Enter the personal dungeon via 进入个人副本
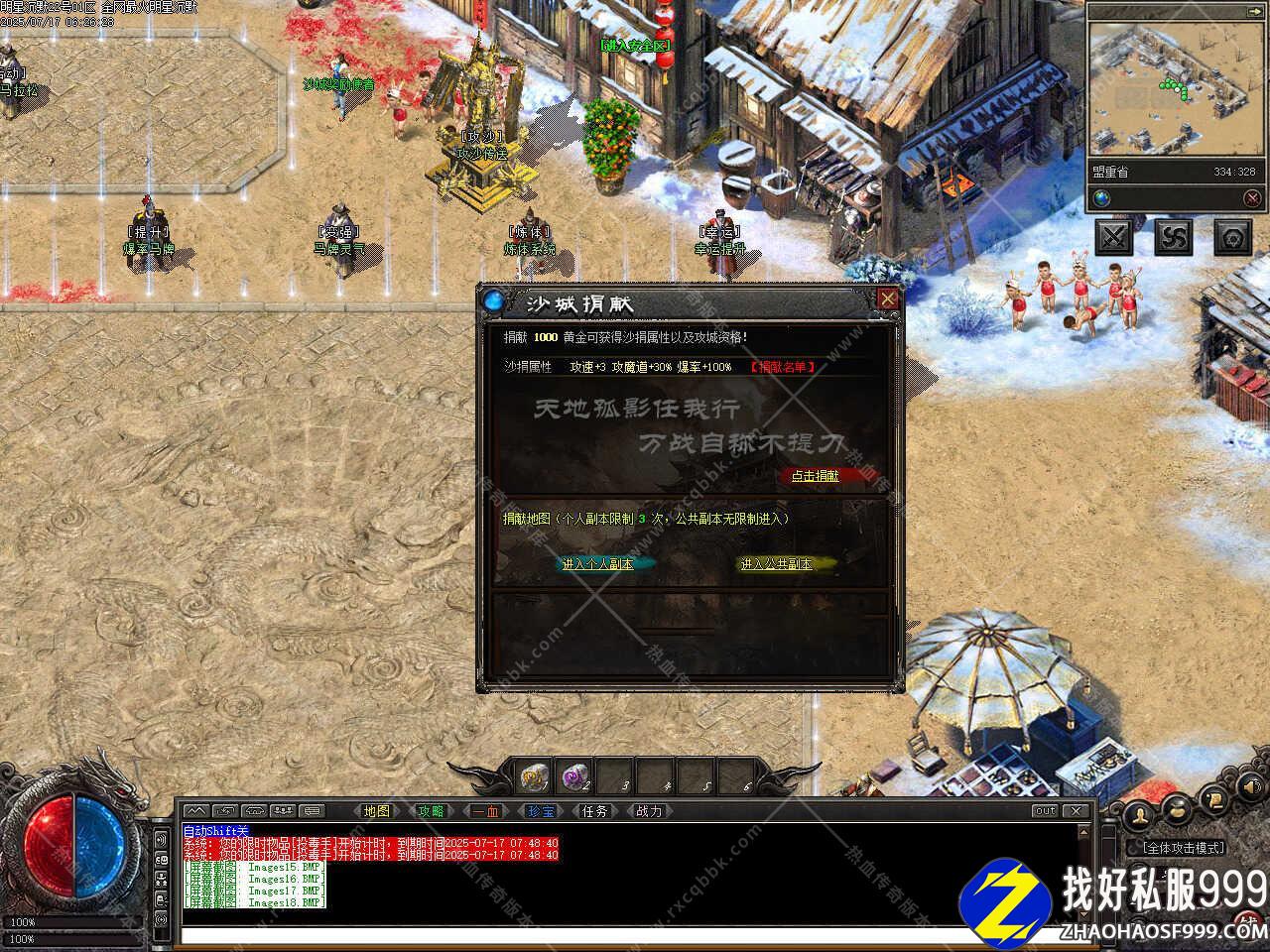This screenshot has height=952, width=1270. click(x=598, y=564)
